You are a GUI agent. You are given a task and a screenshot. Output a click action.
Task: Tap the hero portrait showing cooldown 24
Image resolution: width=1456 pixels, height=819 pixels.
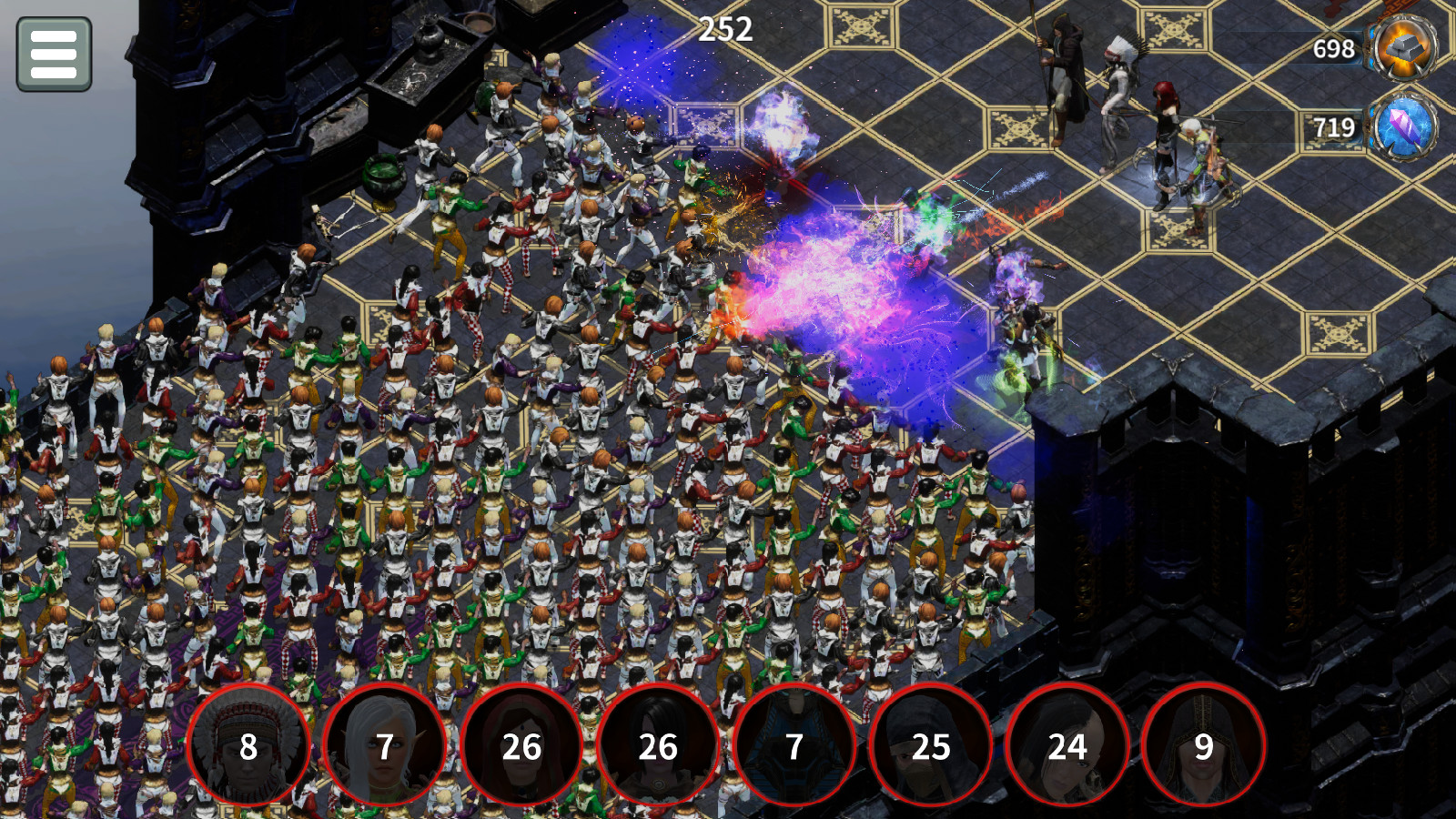point(1068,746)
